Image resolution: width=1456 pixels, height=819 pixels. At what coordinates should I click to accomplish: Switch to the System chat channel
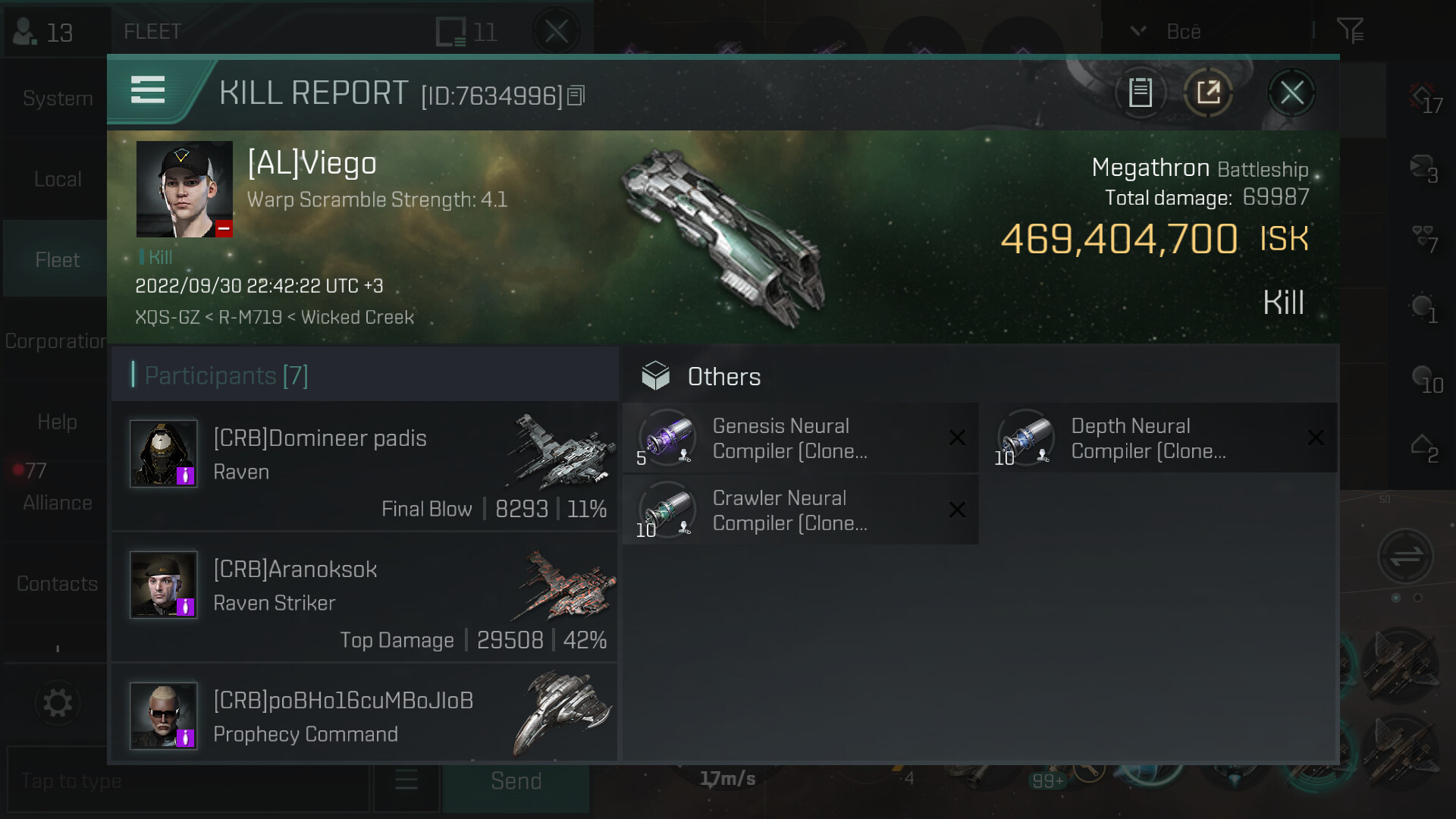coord(57,99)
